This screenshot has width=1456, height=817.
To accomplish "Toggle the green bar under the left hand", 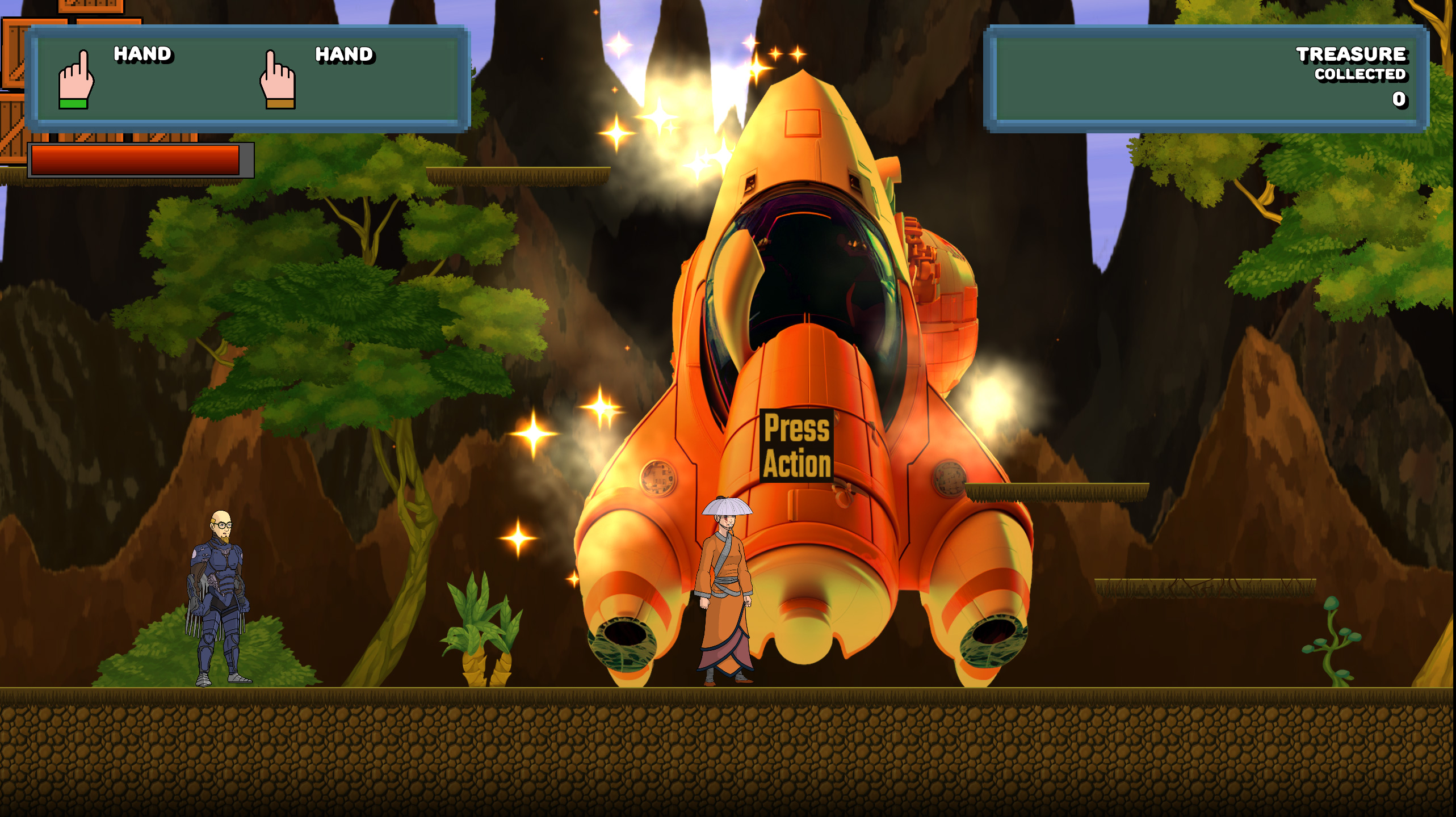I will pyautogui.click(x=72, y=106).
